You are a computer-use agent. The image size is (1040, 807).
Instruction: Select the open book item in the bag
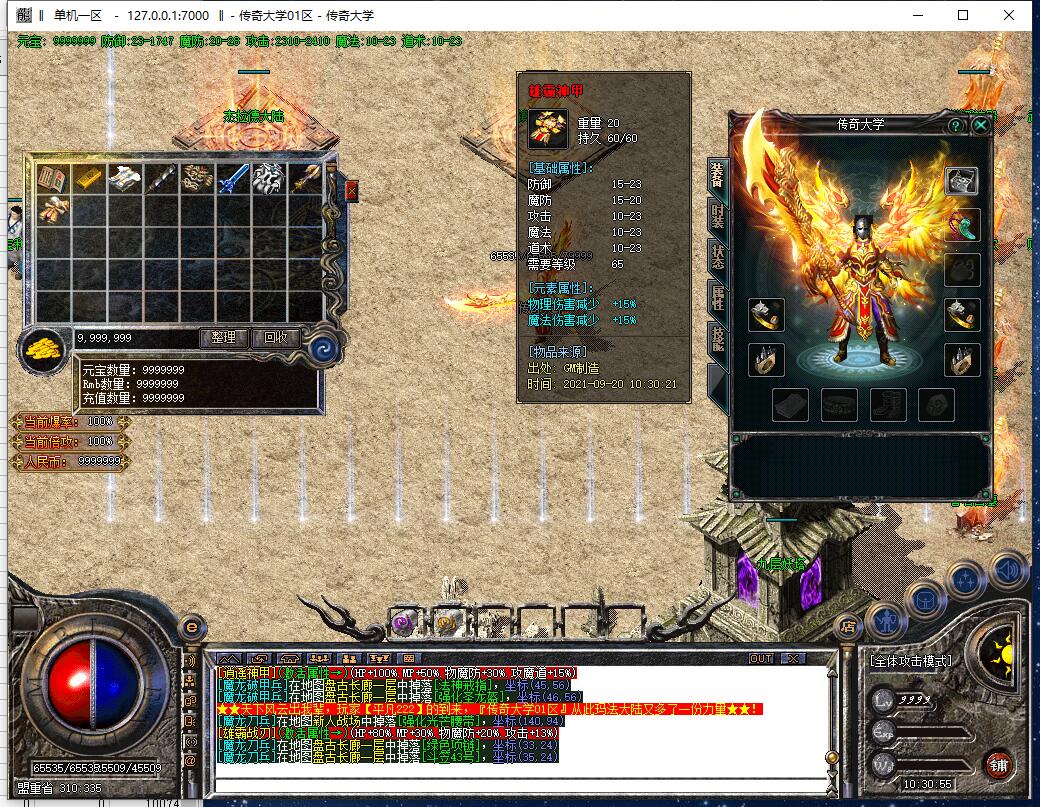point(52,178)
